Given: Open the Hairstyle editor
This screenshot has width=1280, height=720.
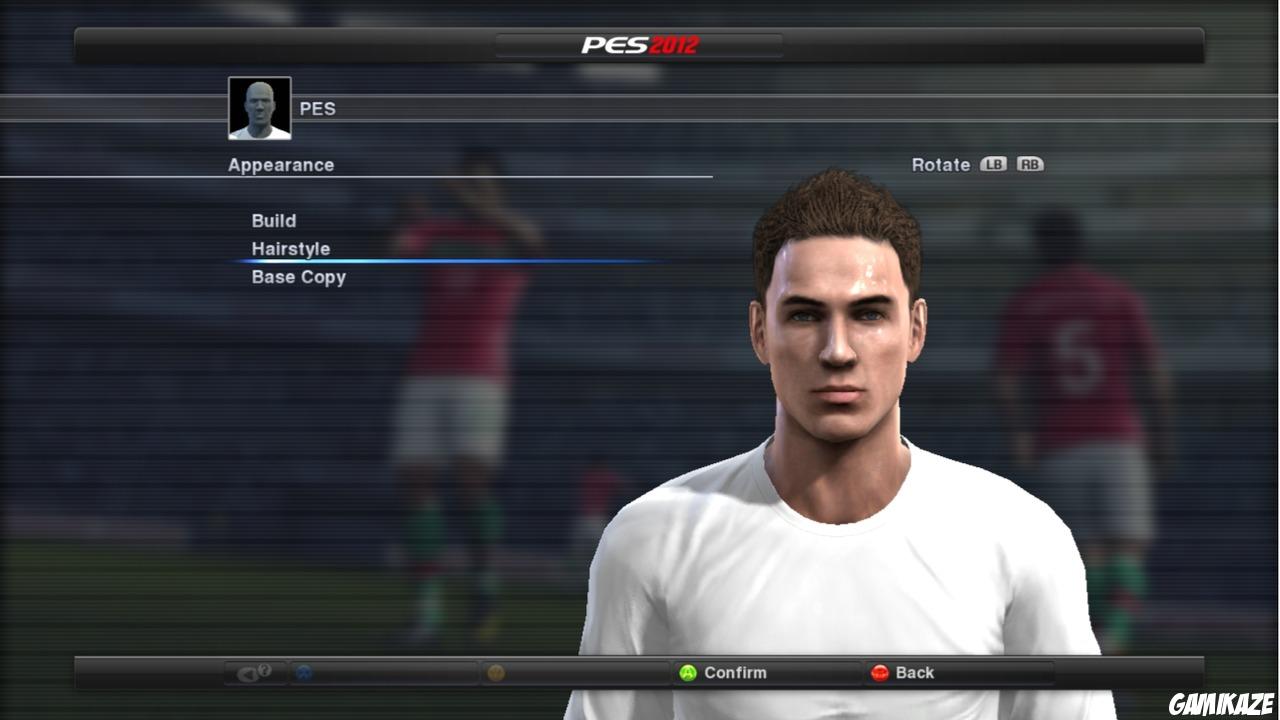Looking at the screenshot, I should tap(290, 248).
